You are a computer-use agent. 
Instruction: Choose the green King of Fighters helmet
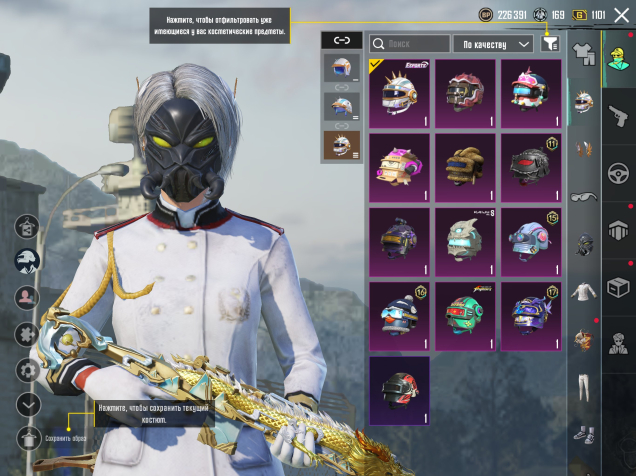pyautogui.click(x=465, y=315)
